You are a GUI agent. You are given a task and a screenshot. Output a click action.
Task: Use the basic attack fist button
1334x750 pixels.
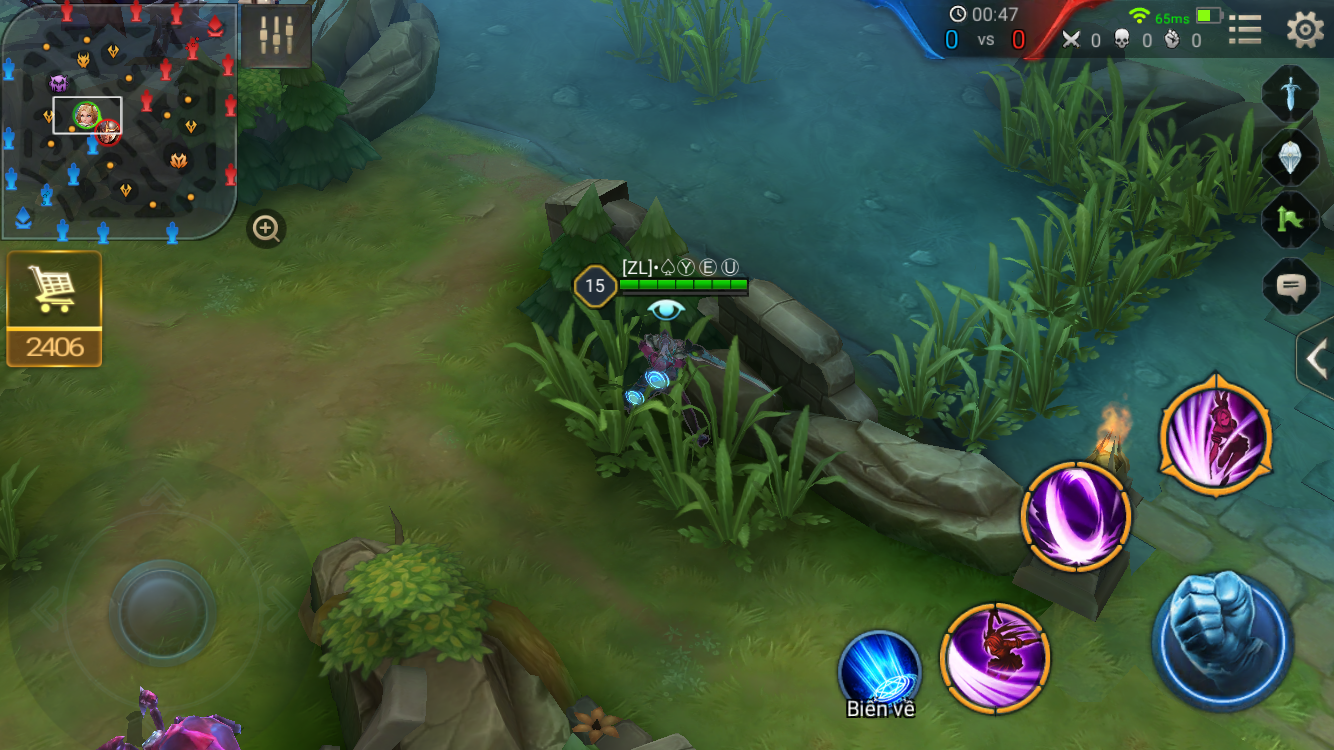[1222, 642]
